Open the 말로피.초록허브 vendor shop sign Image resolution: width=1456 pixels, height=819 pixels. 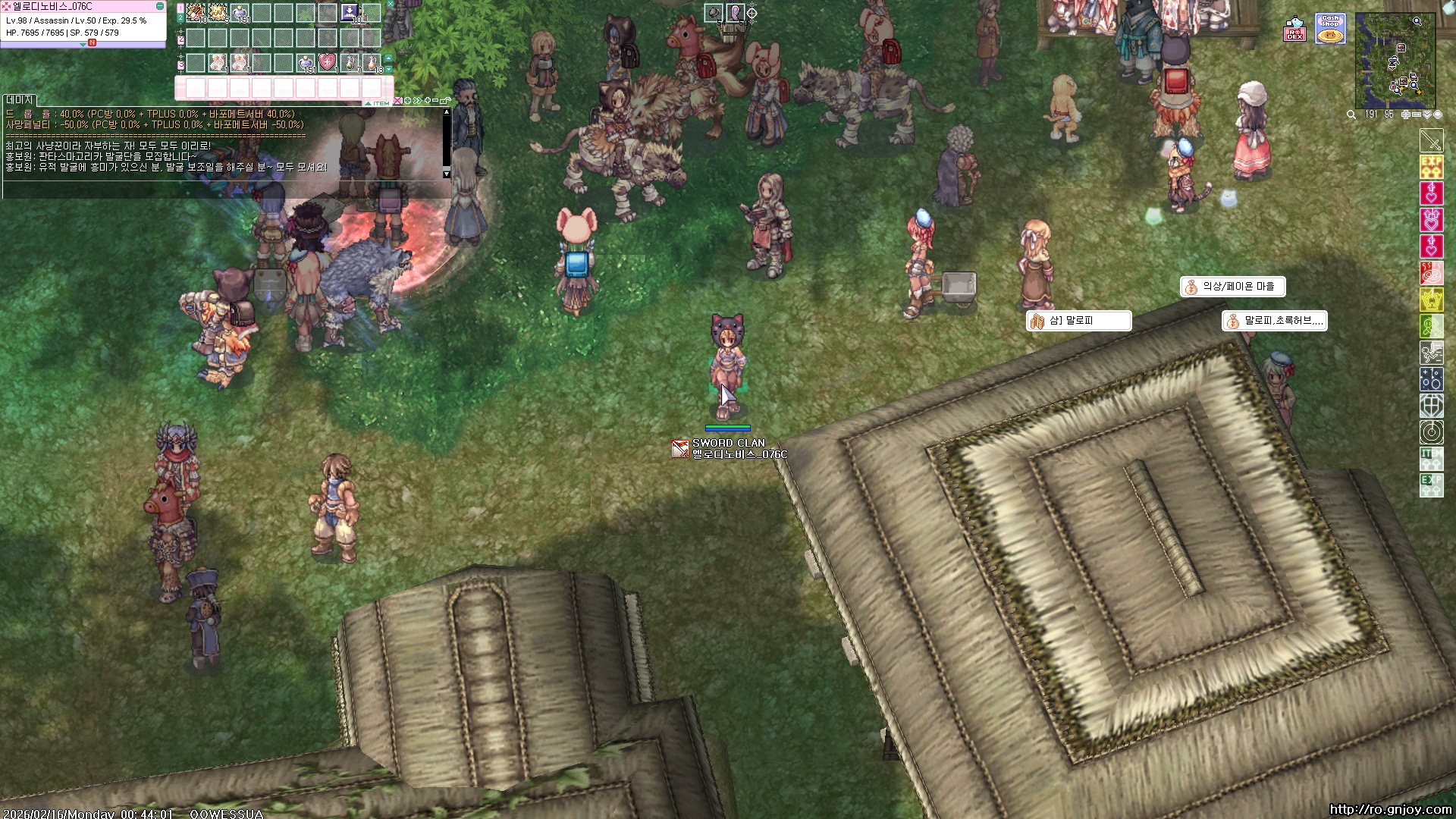[1275, 321]
